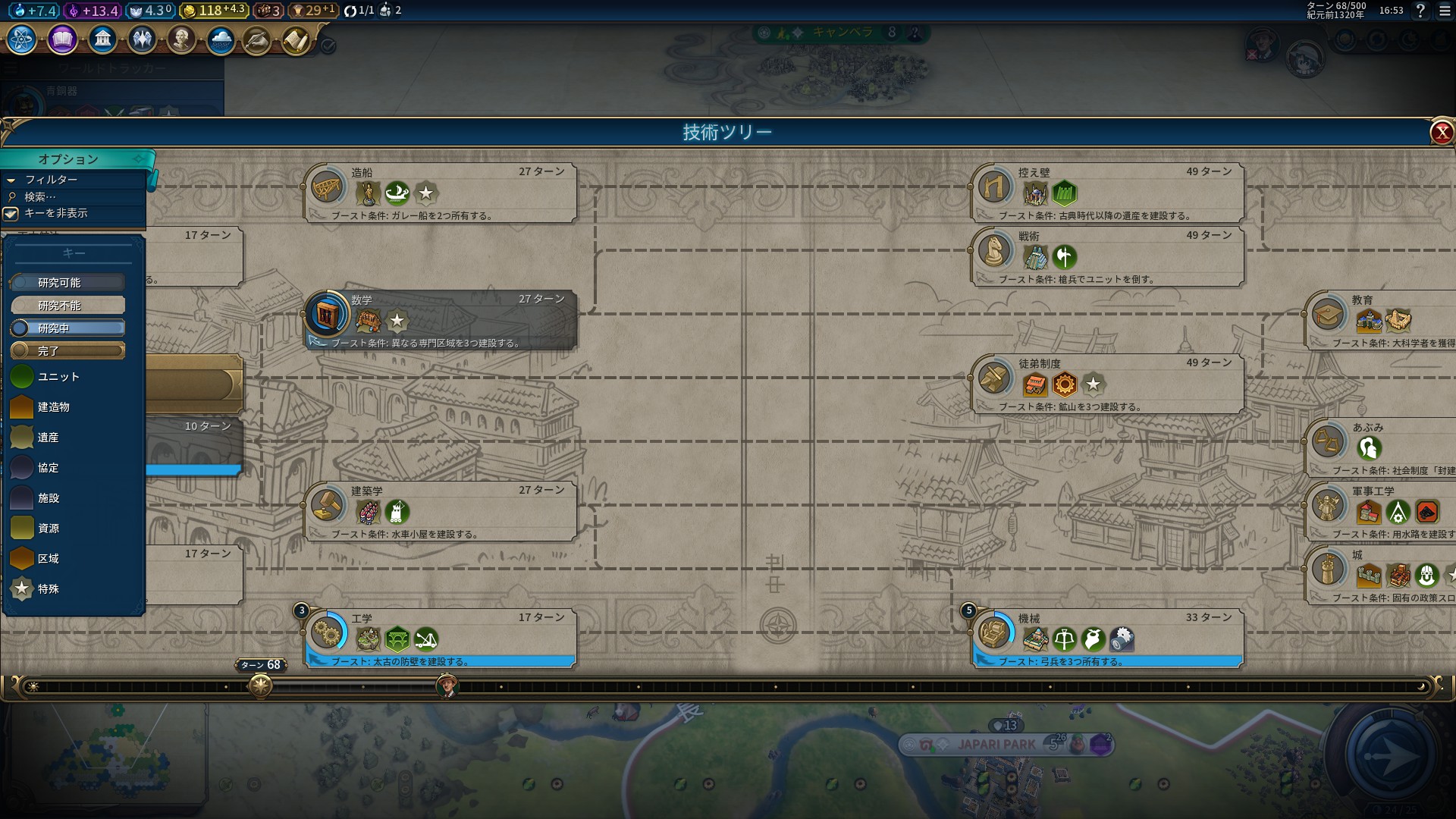Select the 数学 (Mathematics) technology node
This screenshot has width=1456, height=819.
(x=440, y=320)
